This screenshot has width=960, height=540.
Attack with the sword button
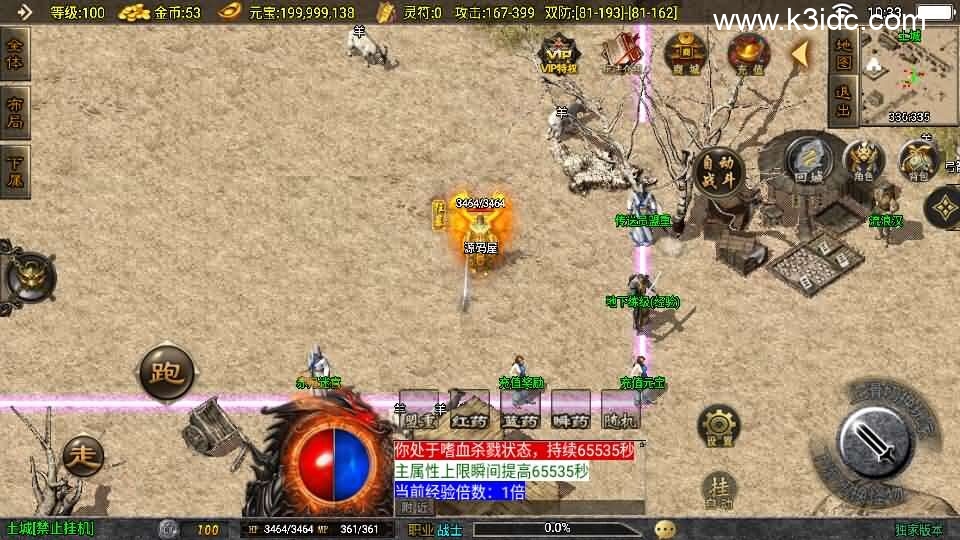(x=873, y=441)
